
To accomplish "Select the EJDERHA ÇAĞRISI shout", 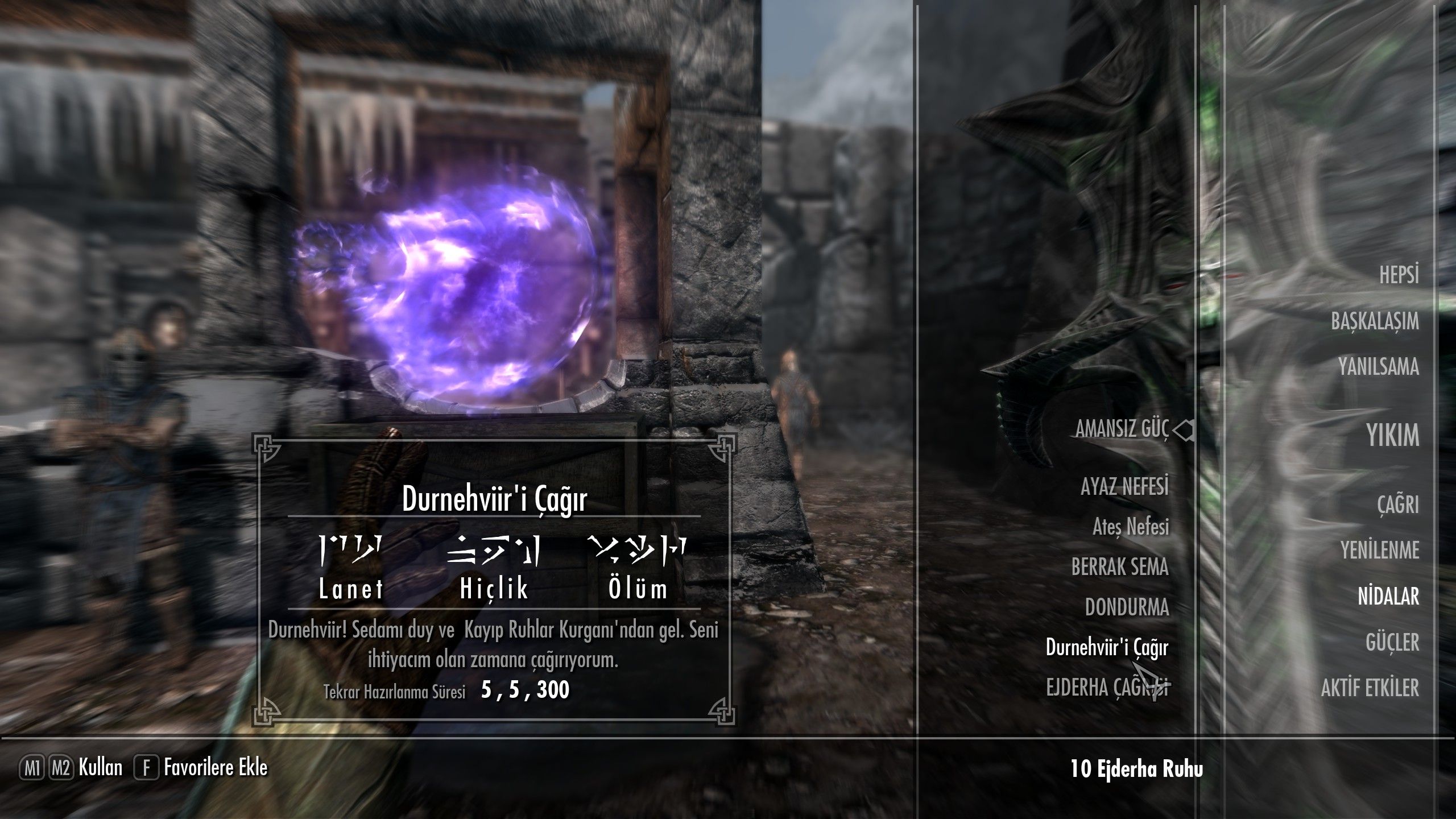I will [x=1106, y=688].
